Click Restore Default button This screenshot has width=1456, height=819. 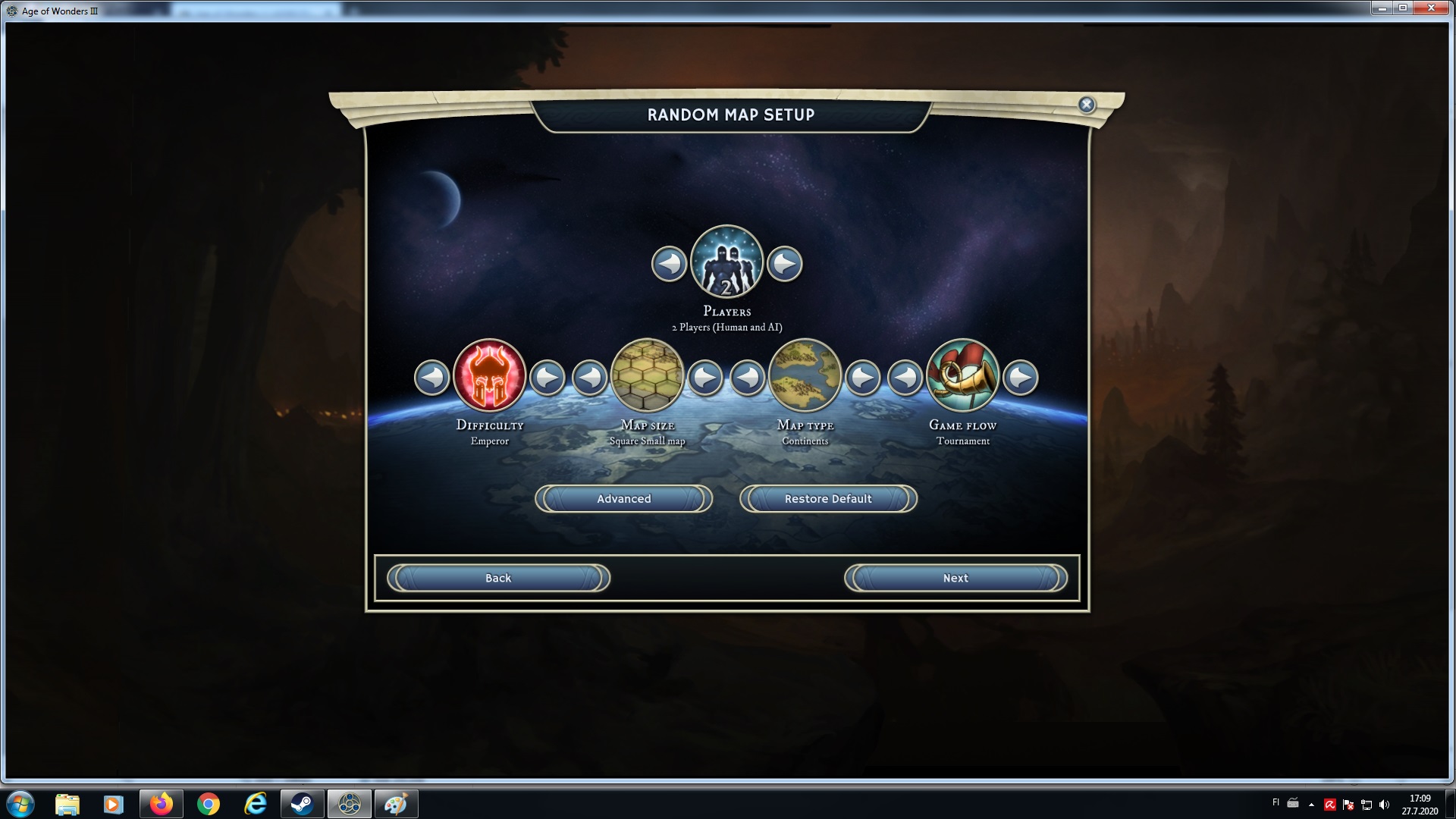click(x=828, y=499)
